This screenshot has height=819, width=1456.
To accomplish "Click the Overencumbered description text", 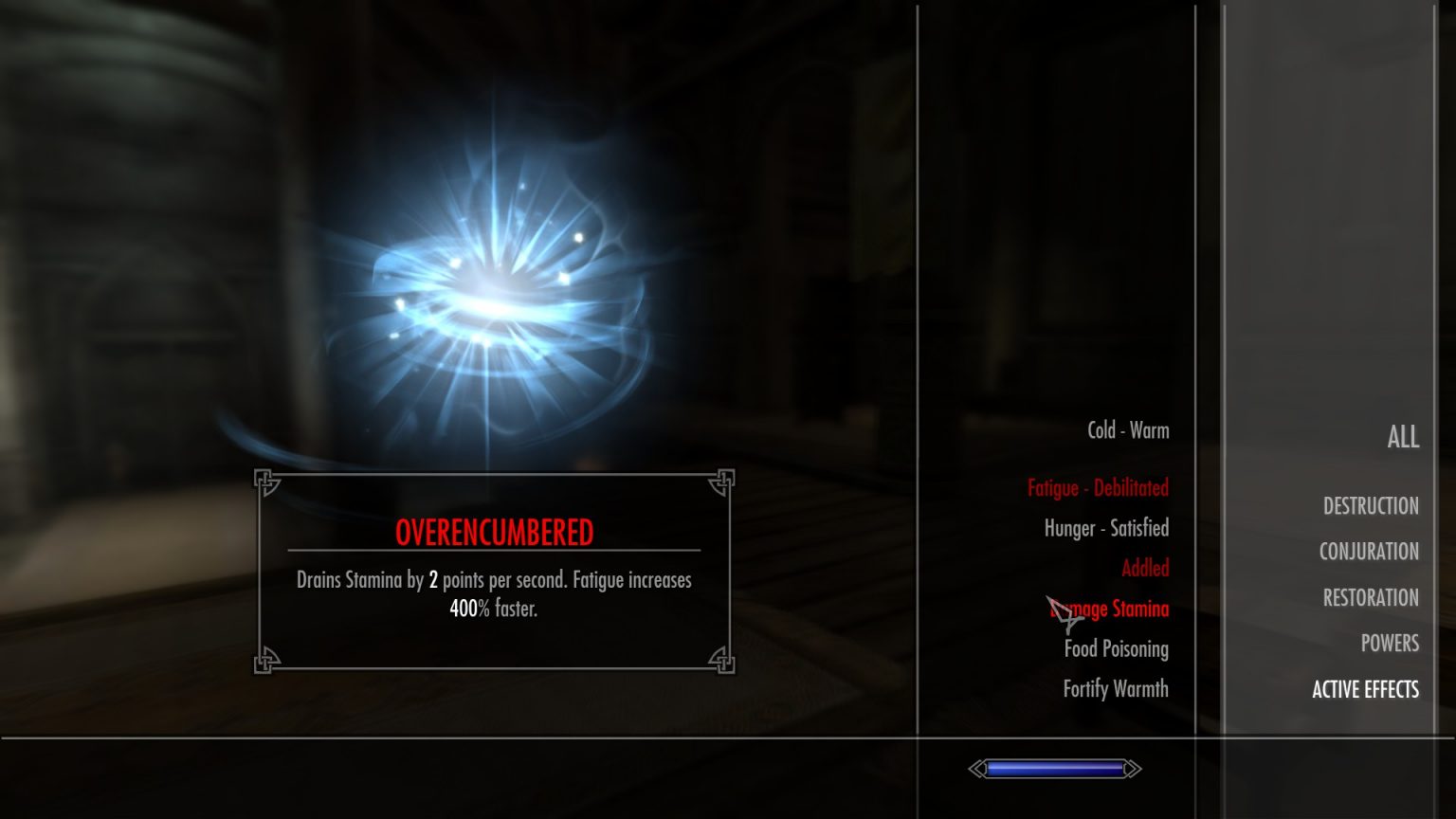I will [x=493, y=592].
